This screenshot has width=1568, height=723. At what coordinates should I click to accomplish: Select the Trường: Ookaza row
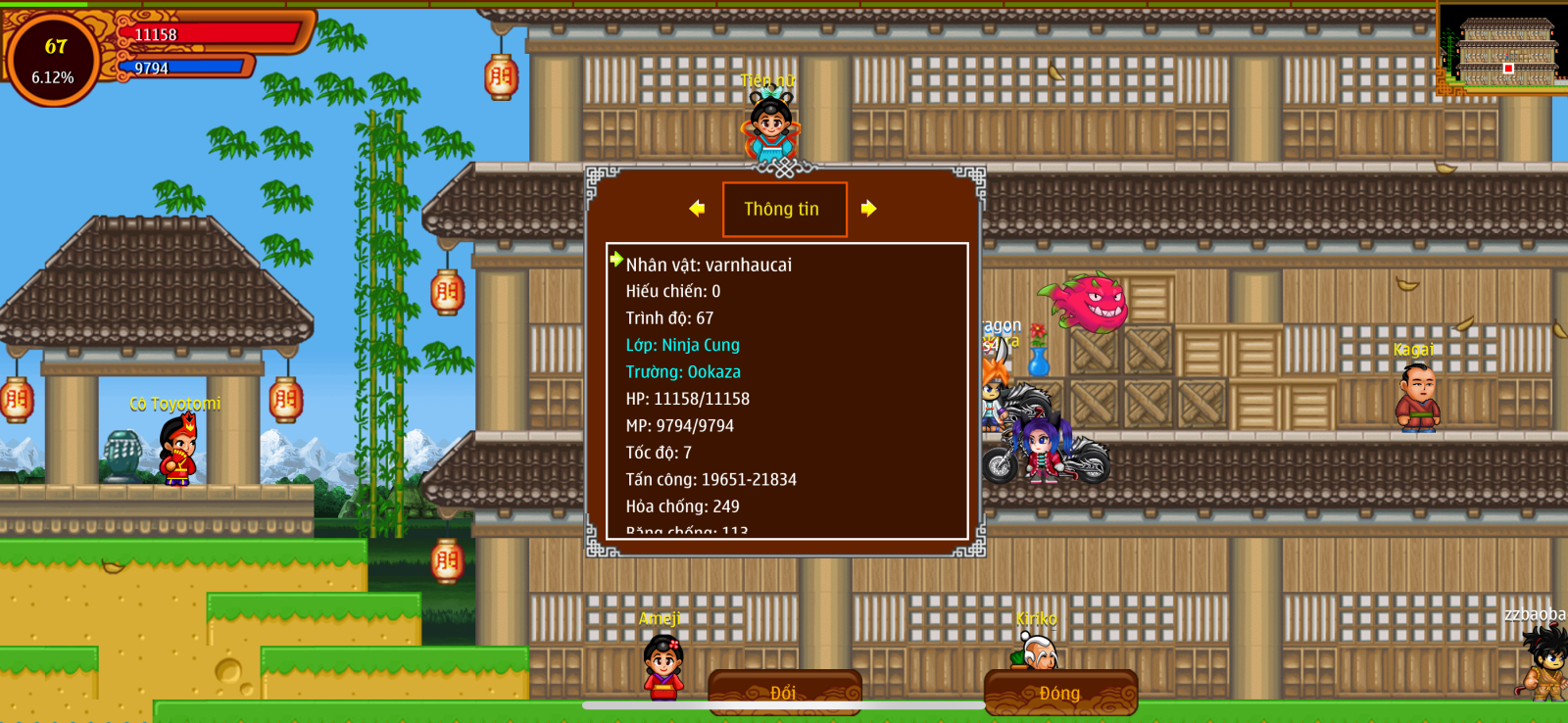(683, 372)
